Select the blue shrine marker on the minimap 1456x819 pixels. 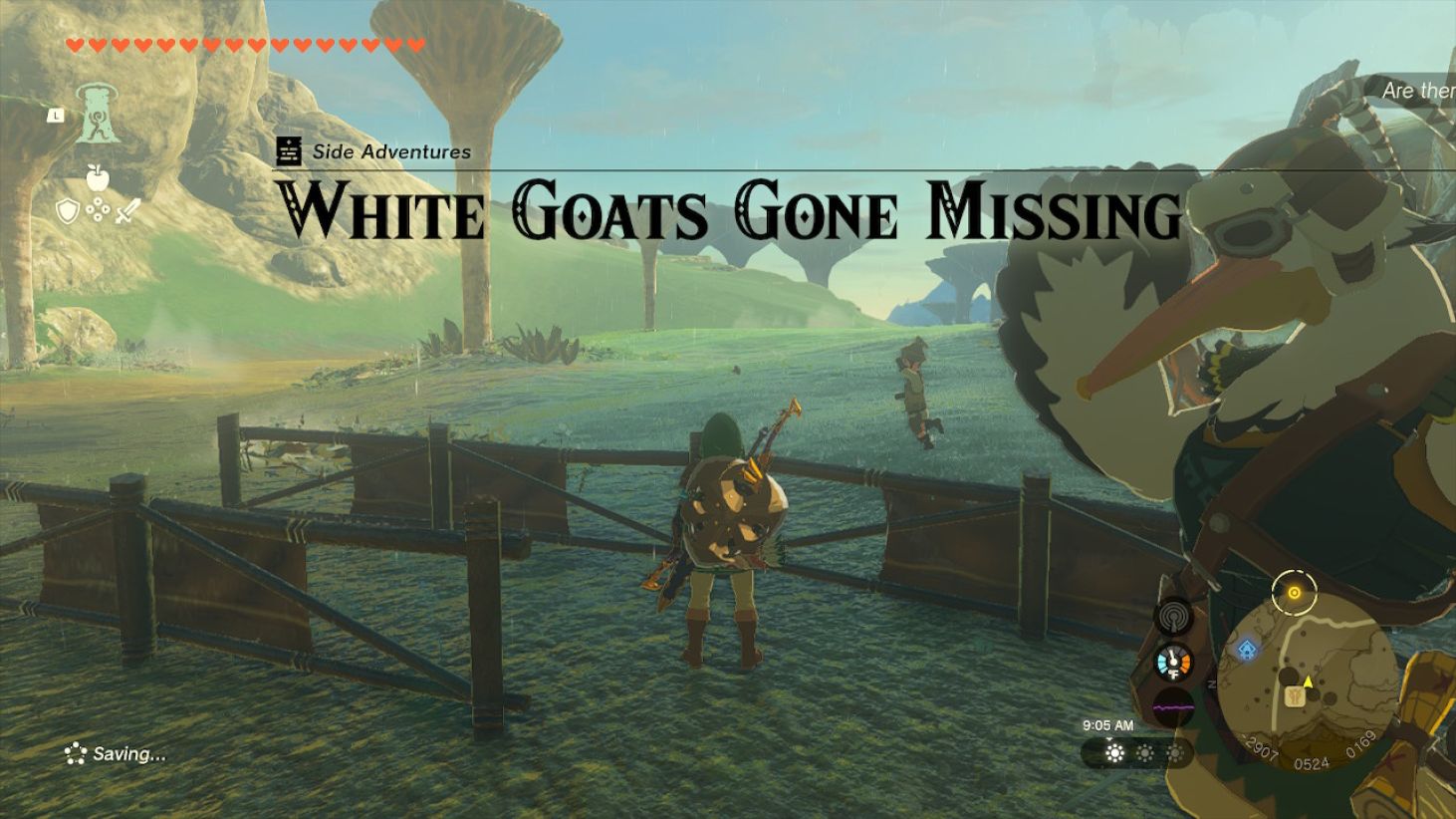click(x=1246, y=650)
